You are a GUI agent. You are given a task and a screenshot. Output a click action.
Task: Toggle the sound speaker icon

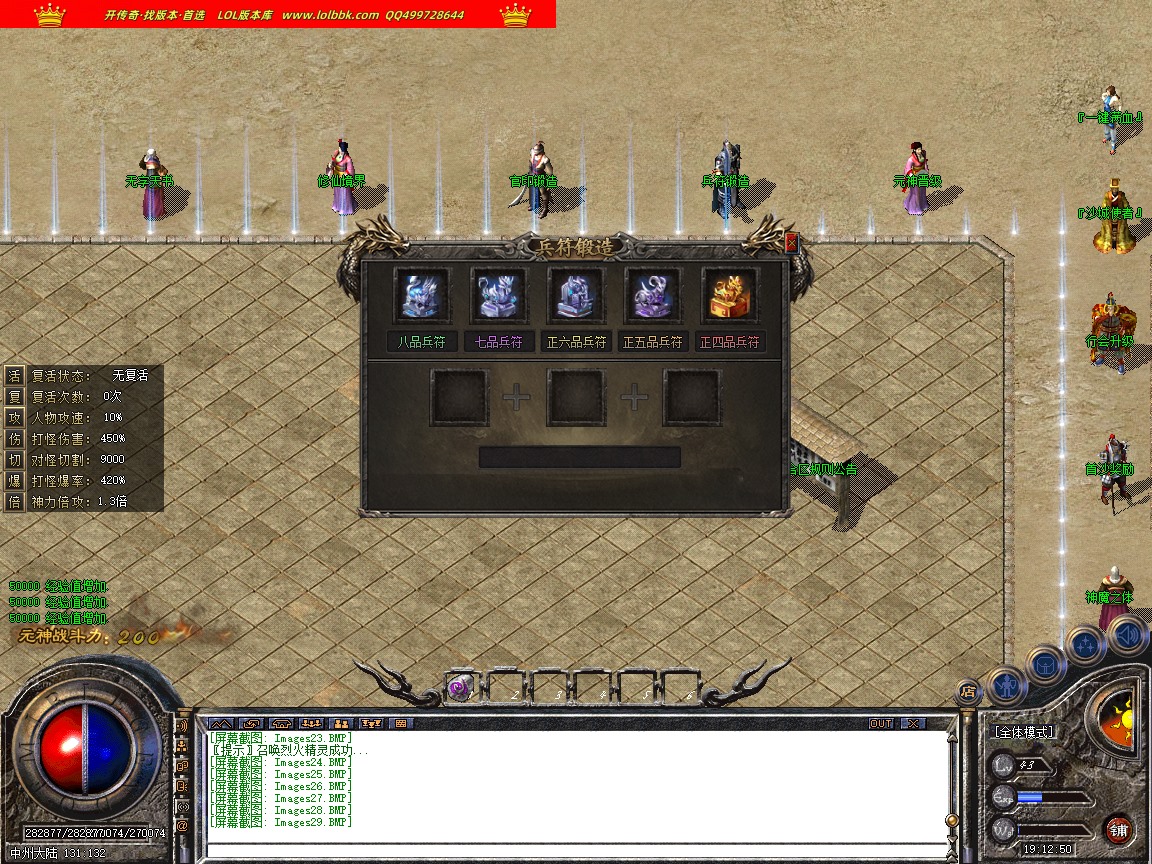(1127, 634)
